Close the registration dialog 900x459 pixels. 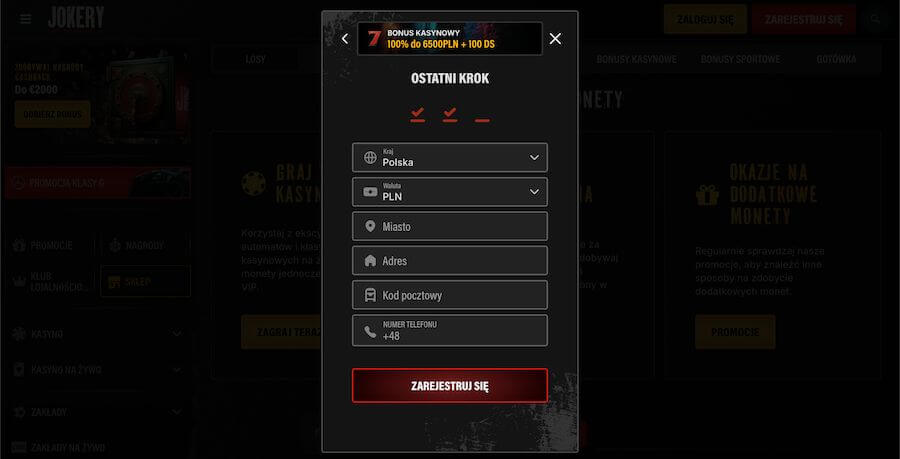[x=555, y=39]
